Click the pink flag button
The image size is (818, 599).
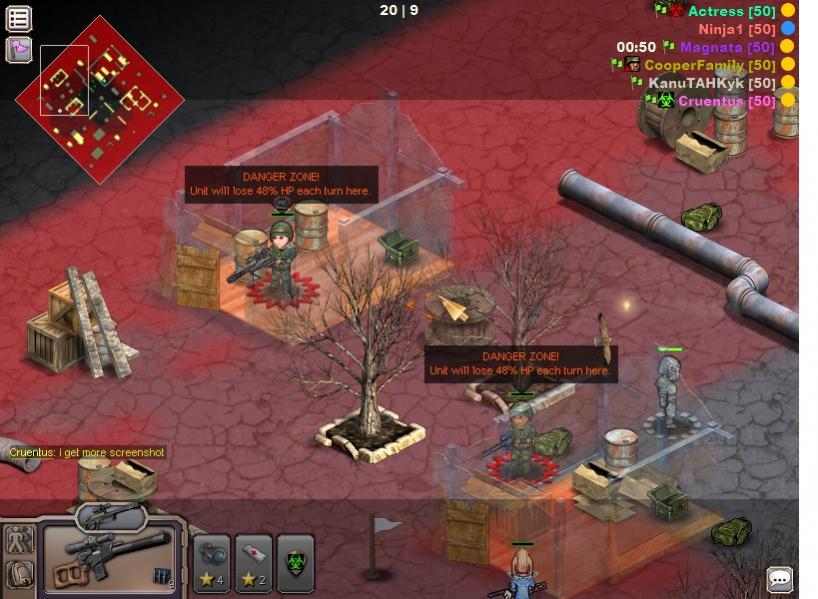point(19,49)
